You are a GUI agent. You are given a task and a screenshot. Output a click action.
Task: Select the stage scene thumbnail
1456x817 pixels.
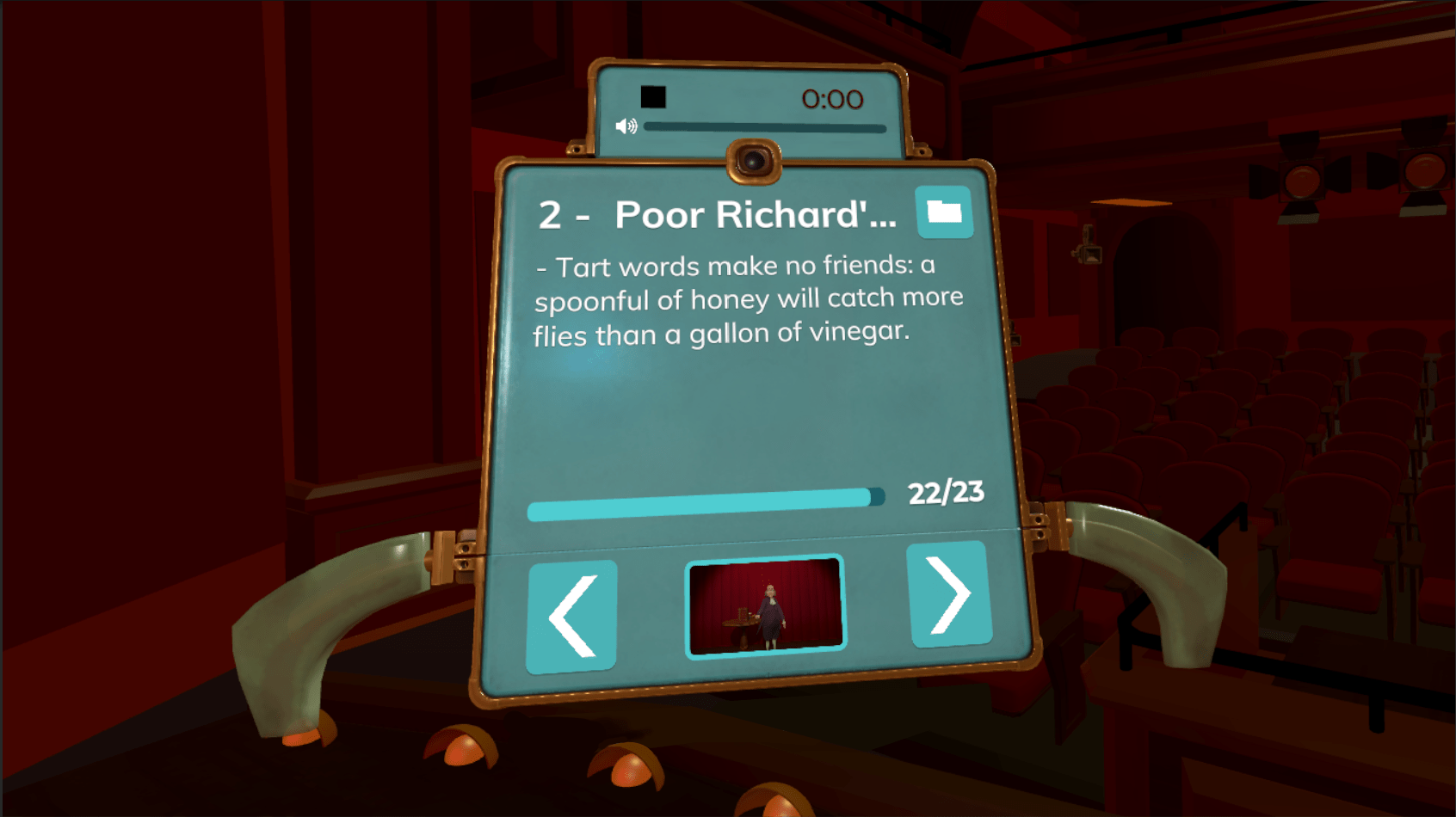[765, 605]
